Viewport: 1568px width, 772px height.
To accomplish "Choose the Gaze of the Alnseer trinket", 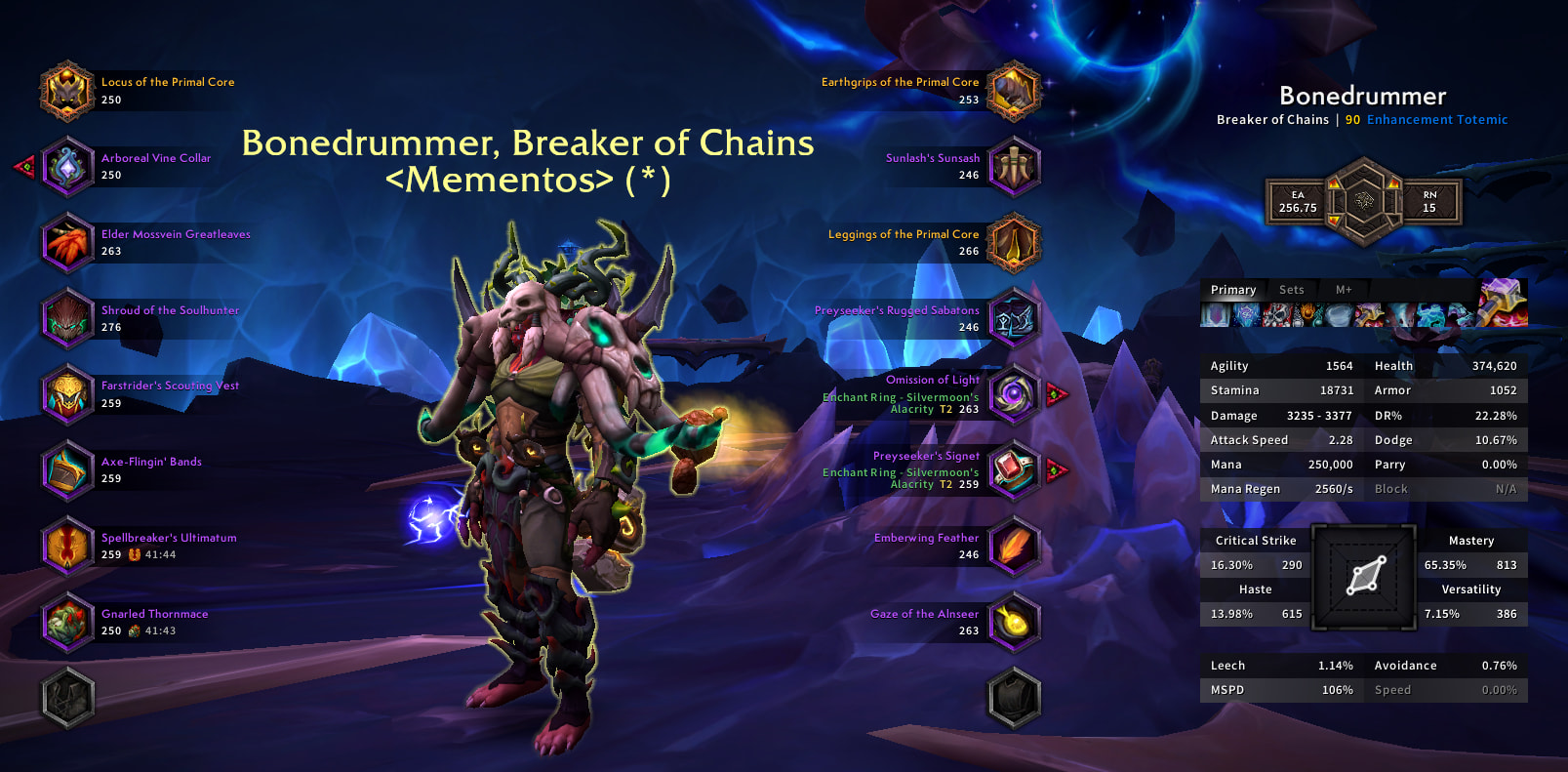I will coord(1014,622).
